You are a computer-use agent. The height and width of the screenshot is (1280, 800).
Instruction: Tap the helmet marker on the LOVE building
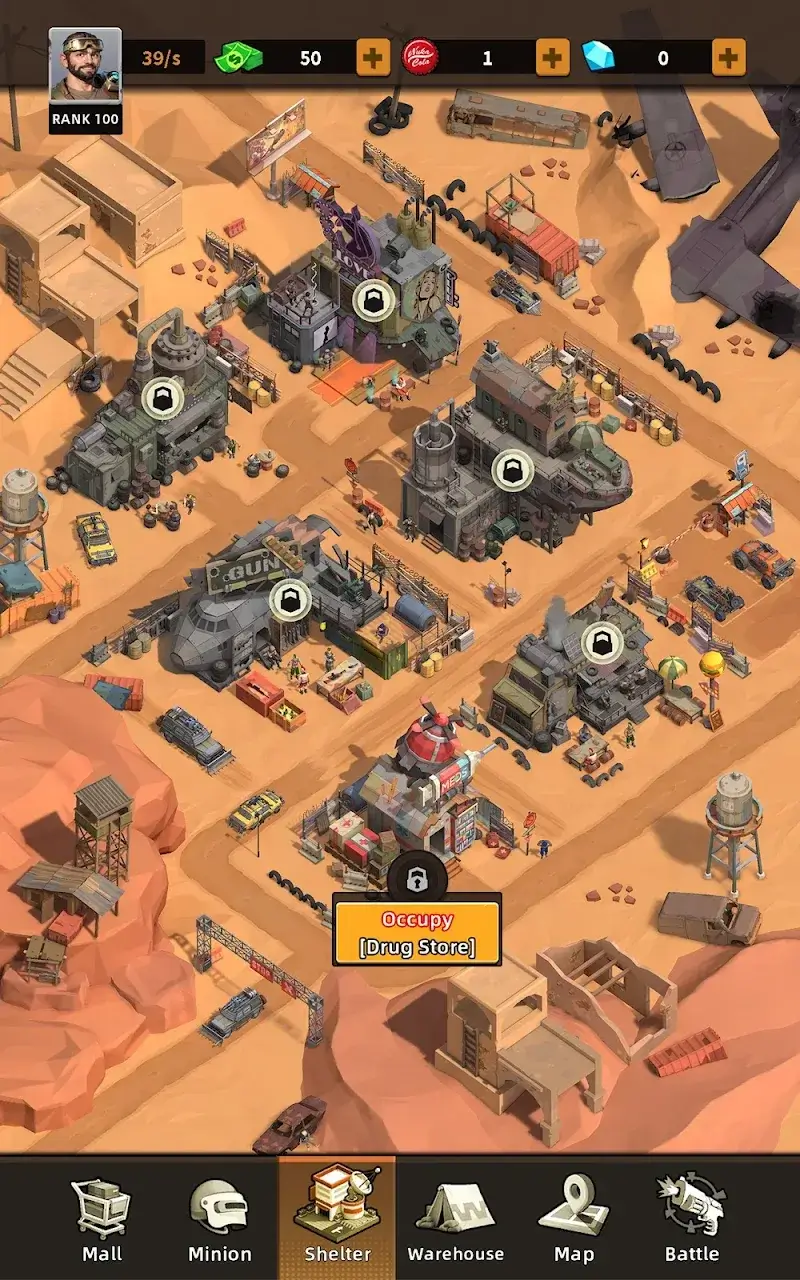click(374, 296)
